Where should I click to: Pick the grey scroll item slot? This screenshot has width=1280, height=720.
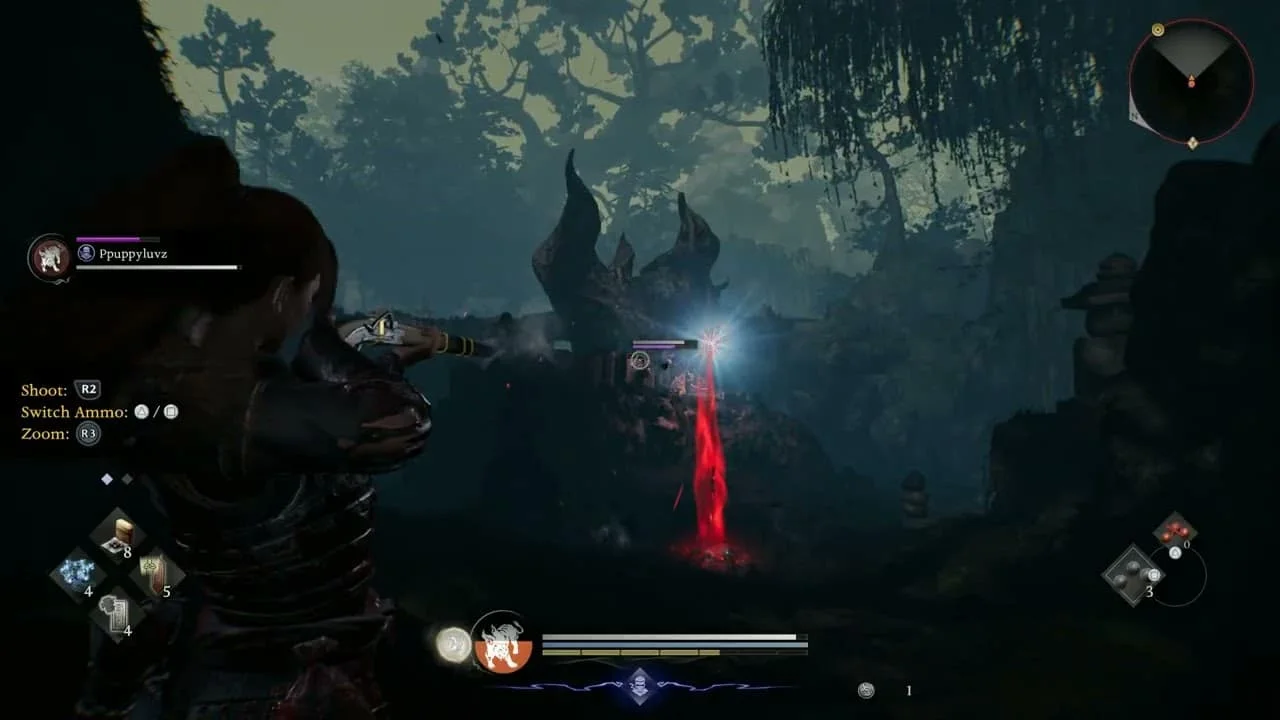click(118, 613)
